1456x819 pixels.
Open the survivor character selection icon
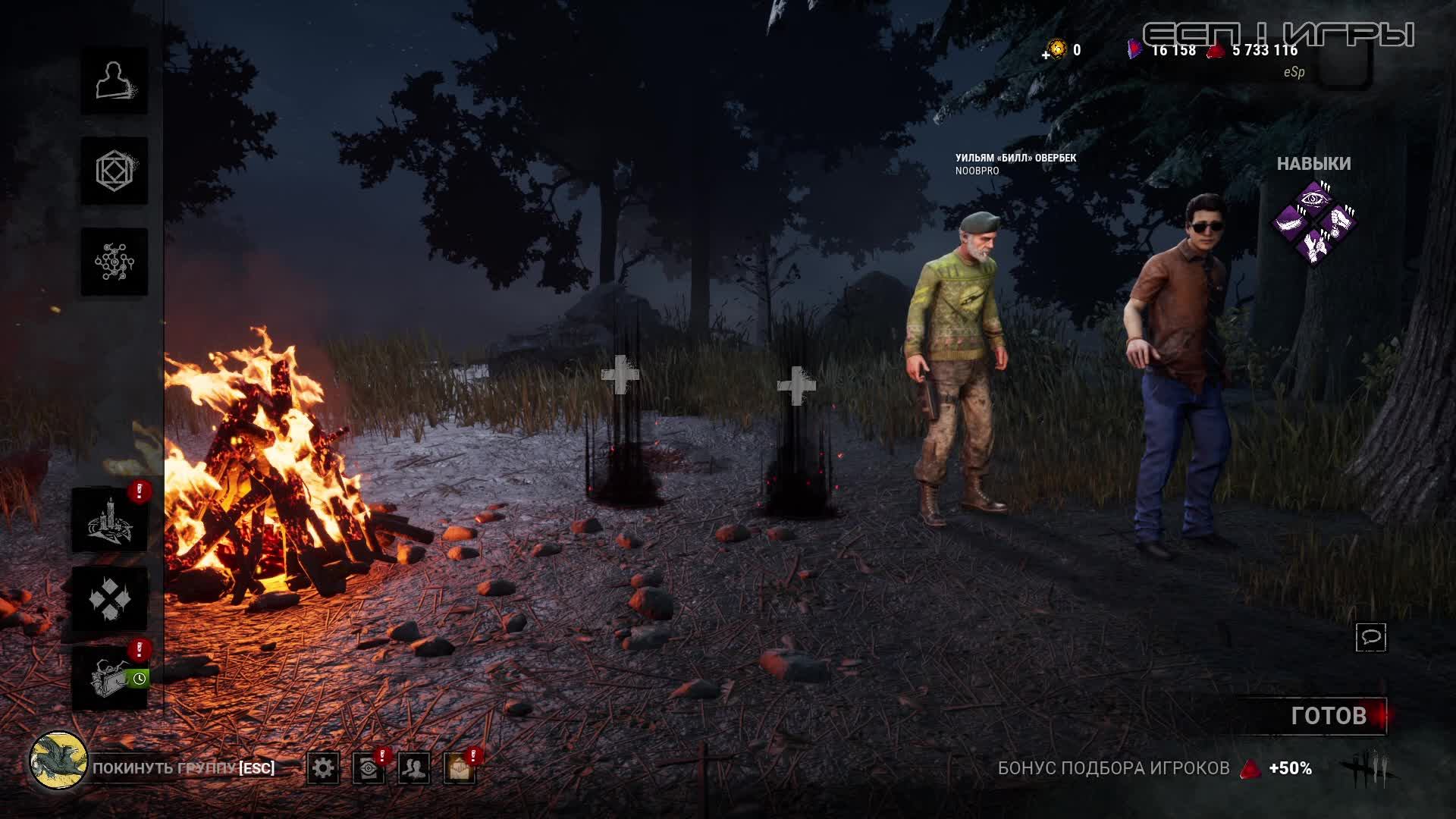[115, 81]
